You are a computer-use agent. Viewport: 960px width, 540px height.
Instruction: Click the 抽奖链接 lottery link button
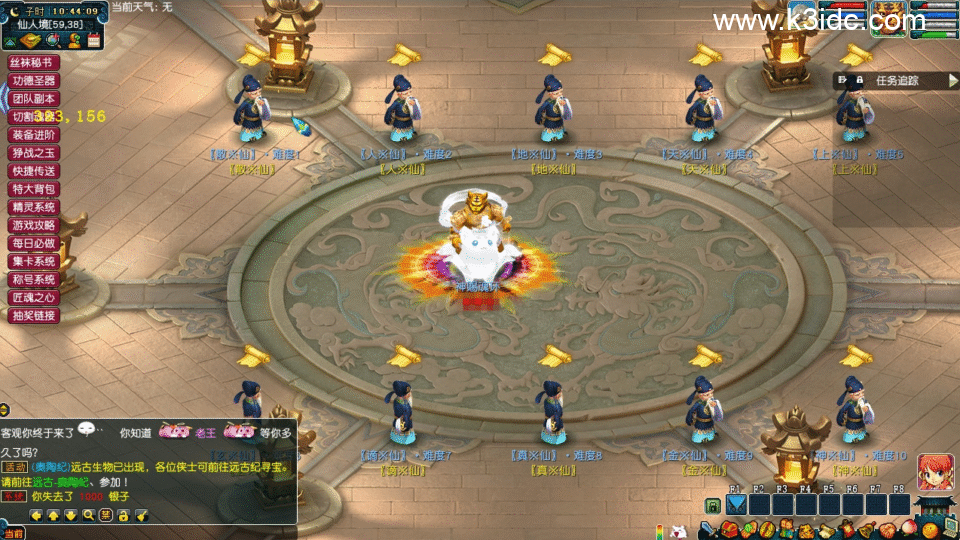point(35,315)
